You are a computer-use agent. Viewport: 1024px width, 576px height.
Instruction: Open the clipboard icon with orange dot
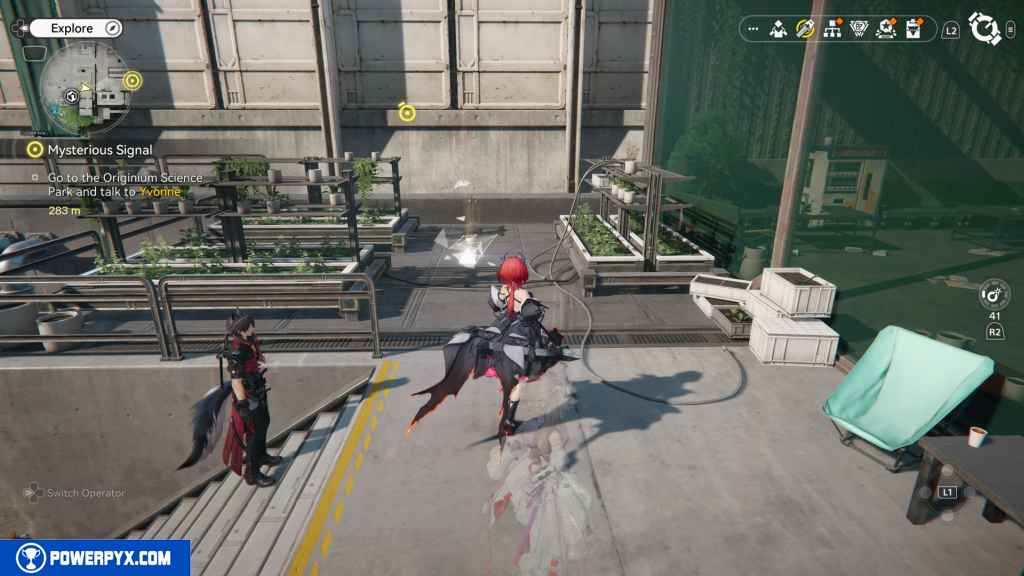click(915, 29)
